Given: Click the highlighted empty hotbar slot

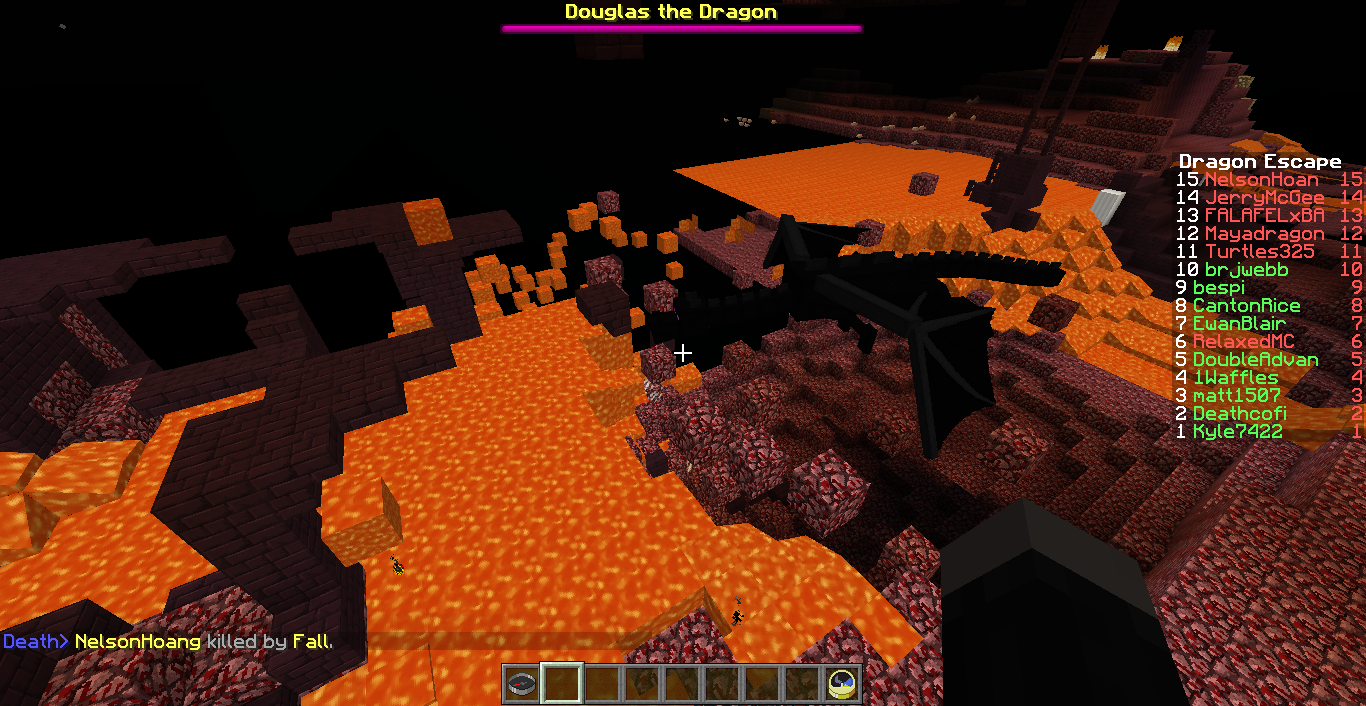Looking at the screenshot, I should point(561,685).
